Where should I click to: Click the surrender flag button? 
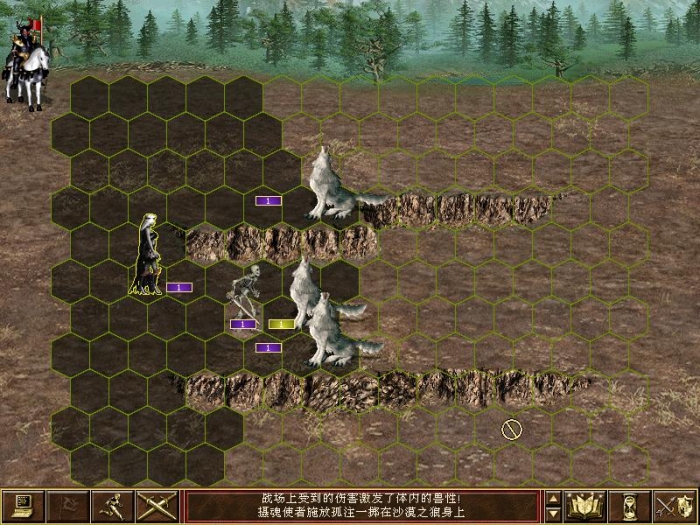click(x=66, y=506)
